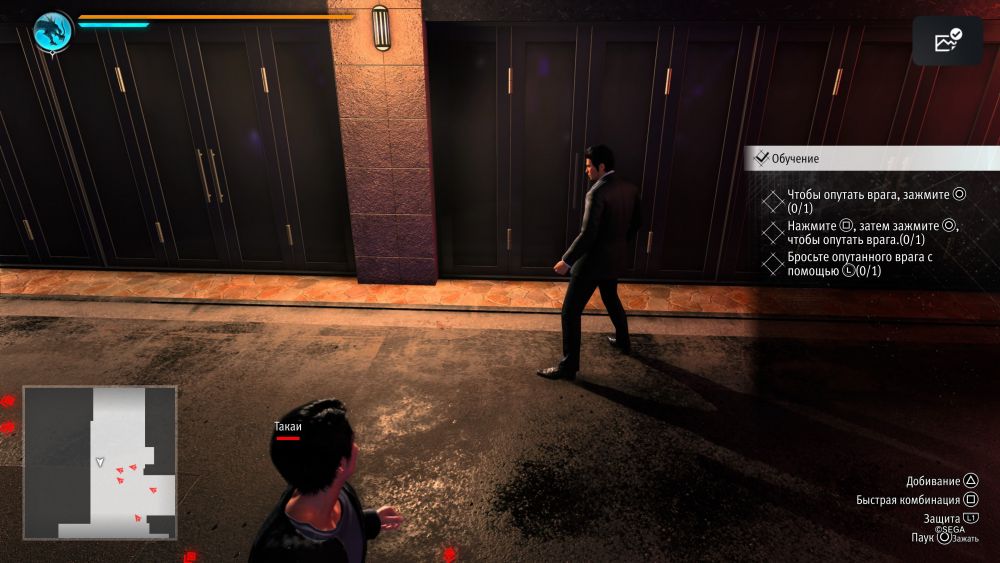The width and height of the screenshot is (1000, 563).
Task: Select the first tutorial objective about зажмите
Action: 866,201
